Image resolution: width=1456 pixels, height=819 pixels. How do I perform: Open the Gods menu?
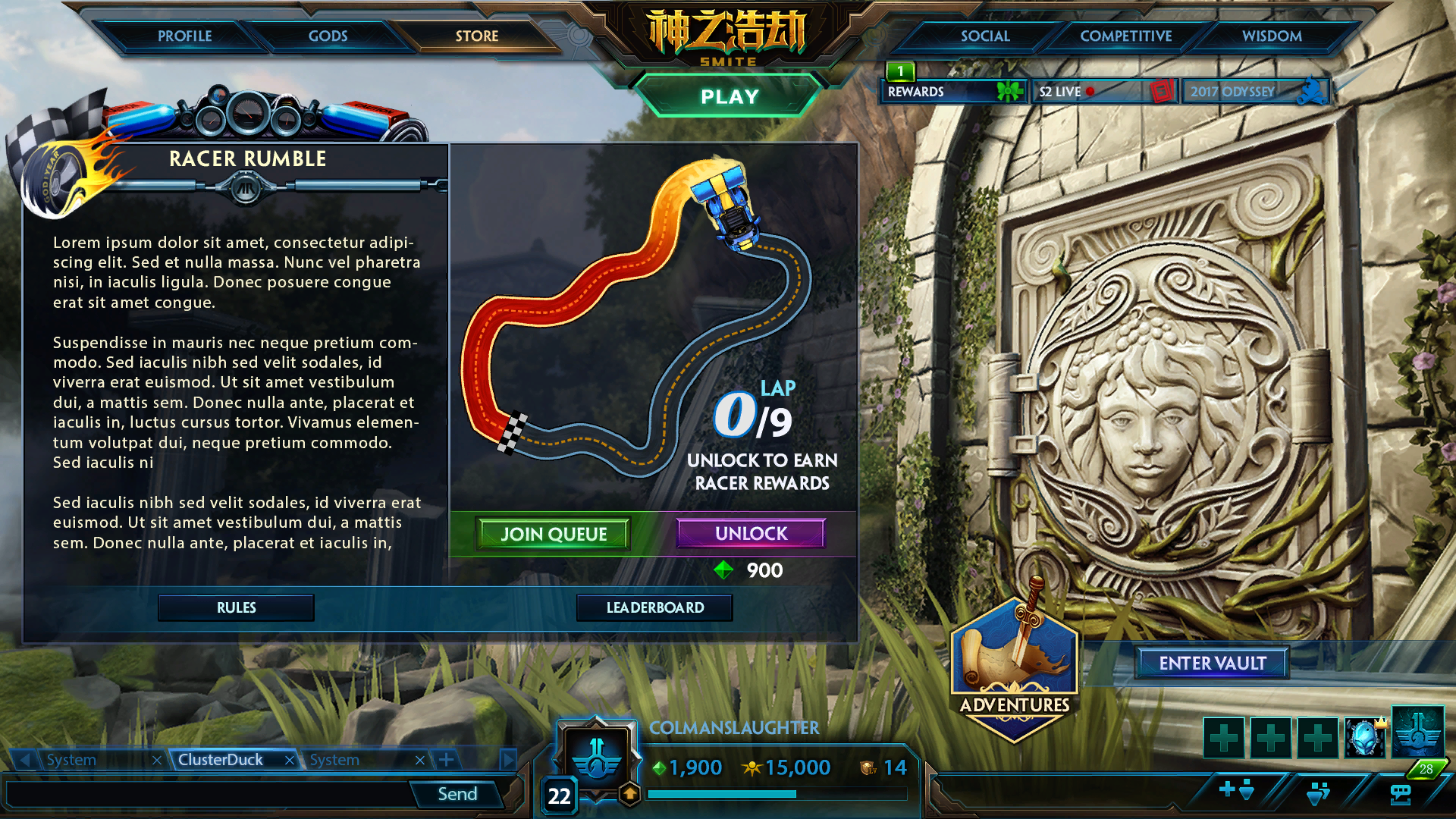tap(328, 36)
